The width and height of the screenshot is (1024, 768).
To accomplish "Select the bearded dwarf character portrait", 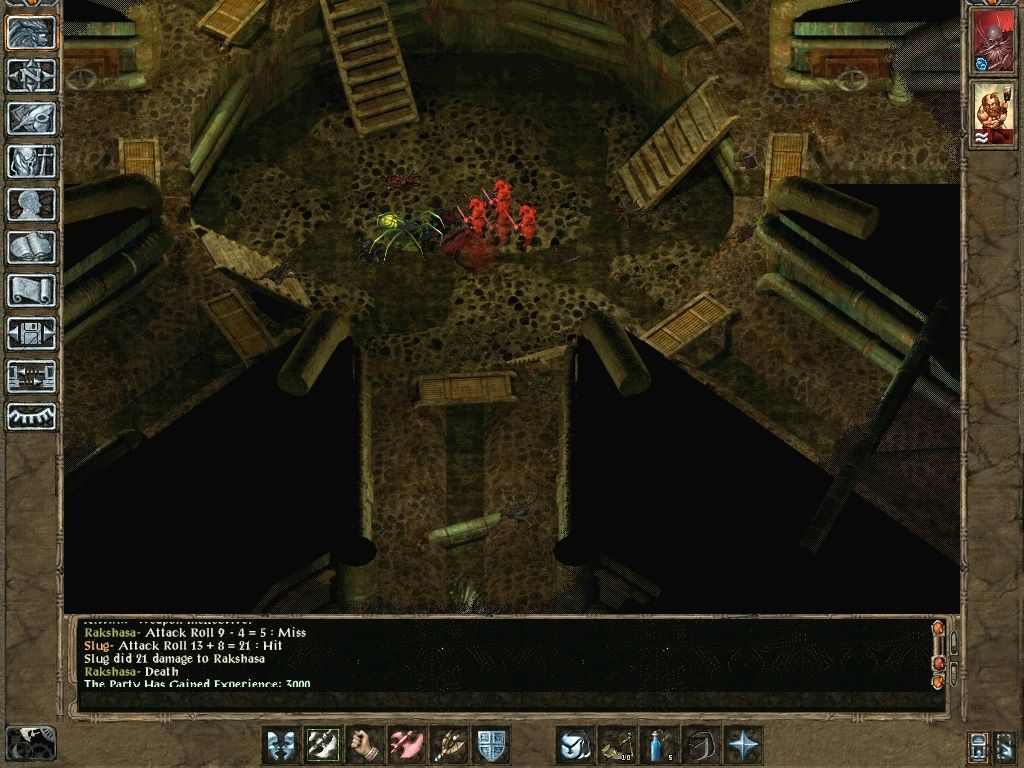I will (x=993, y=114).
